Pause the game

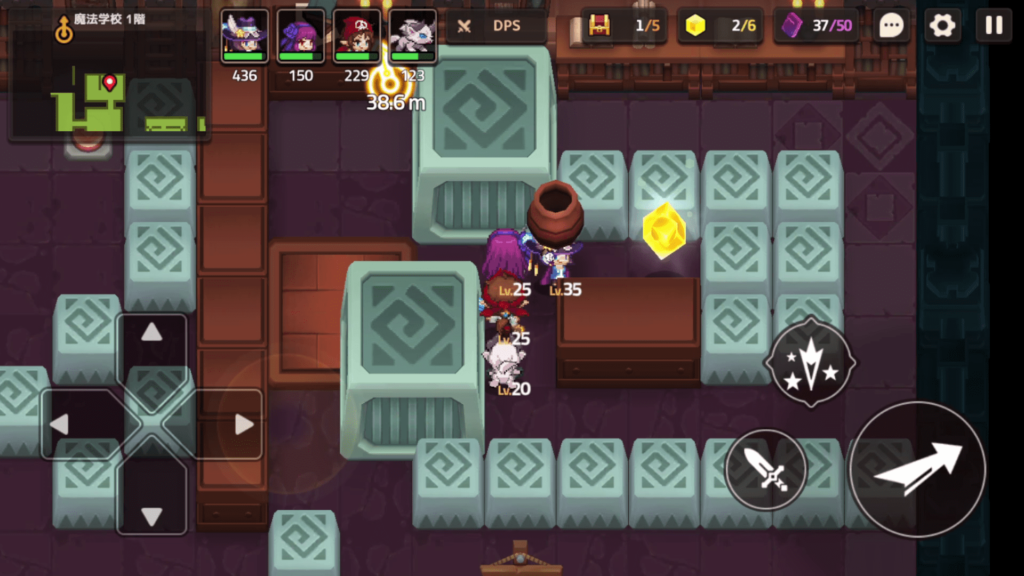point(994,26)
